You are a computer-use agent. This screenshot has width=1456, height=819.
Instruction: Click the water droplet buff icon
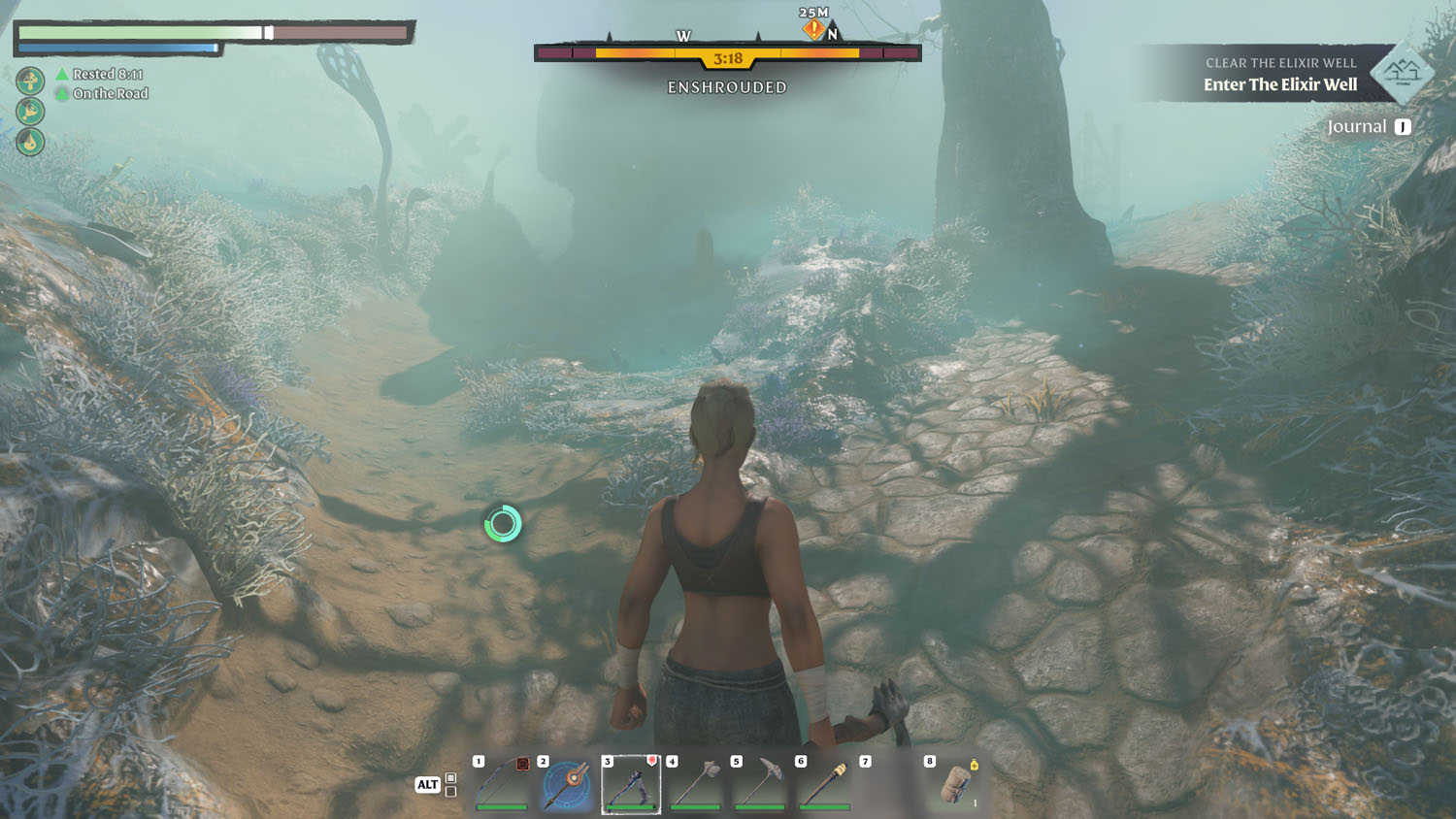click(30, 142)
